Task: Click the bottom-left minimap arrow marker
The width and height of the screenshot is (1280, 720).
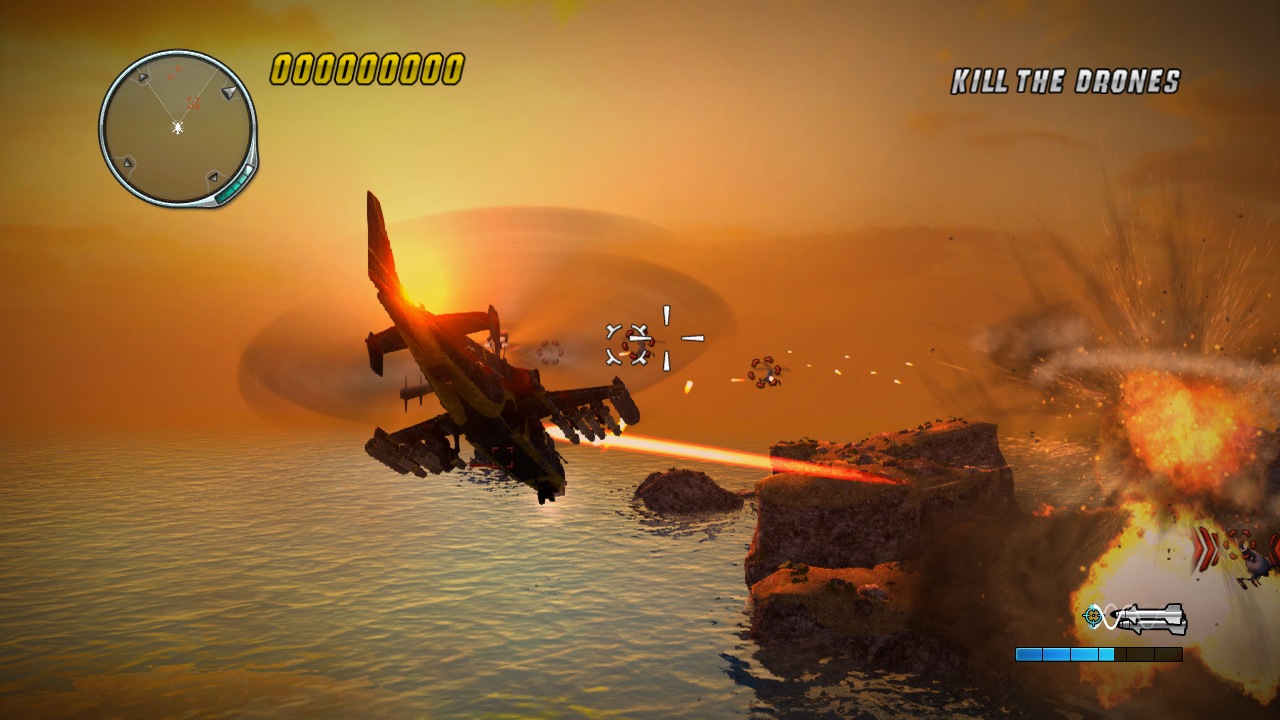Action: [x=128, y=163]
